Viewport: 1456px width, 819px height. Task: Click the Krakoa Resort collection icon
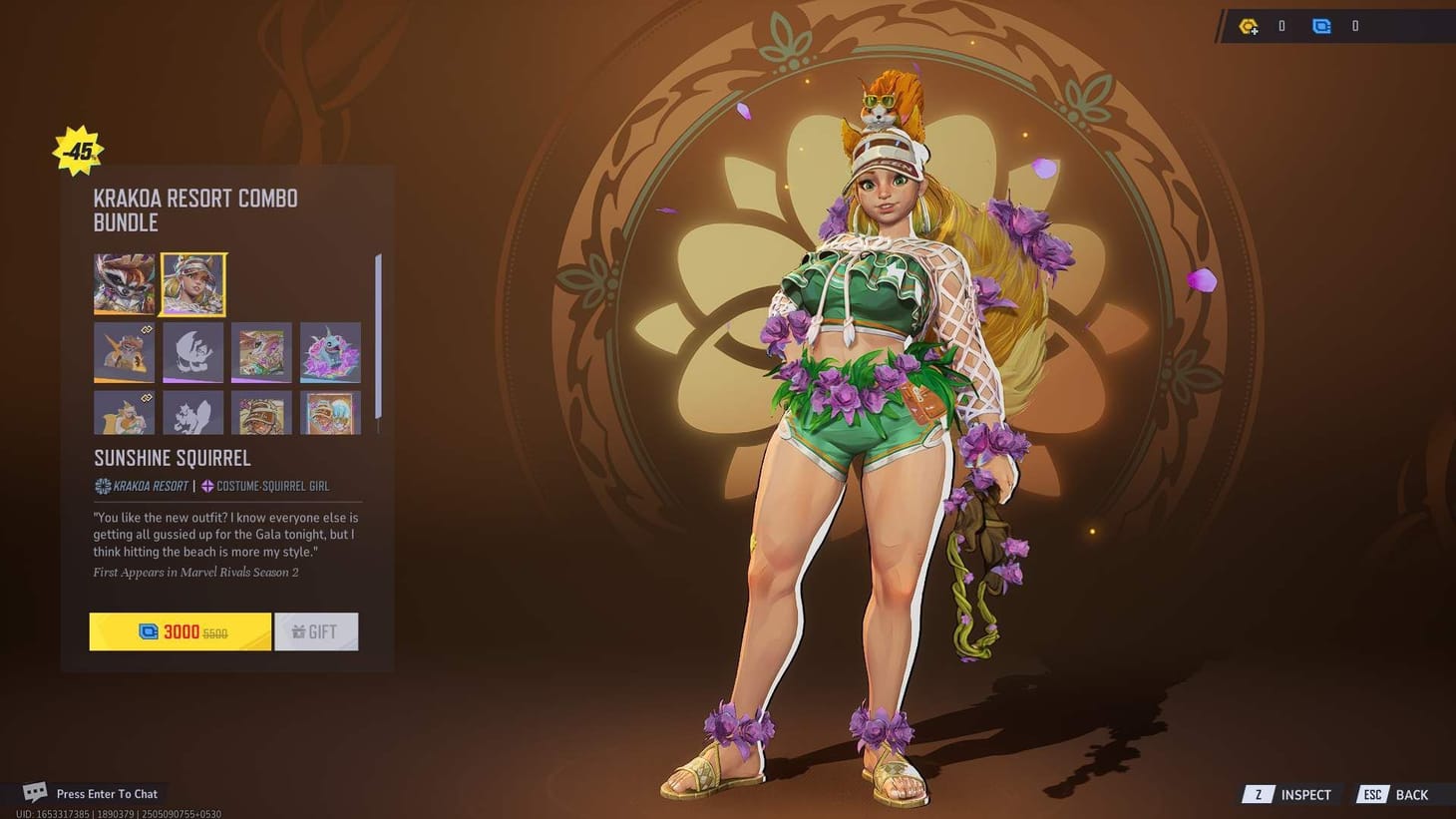pos(101,486)
